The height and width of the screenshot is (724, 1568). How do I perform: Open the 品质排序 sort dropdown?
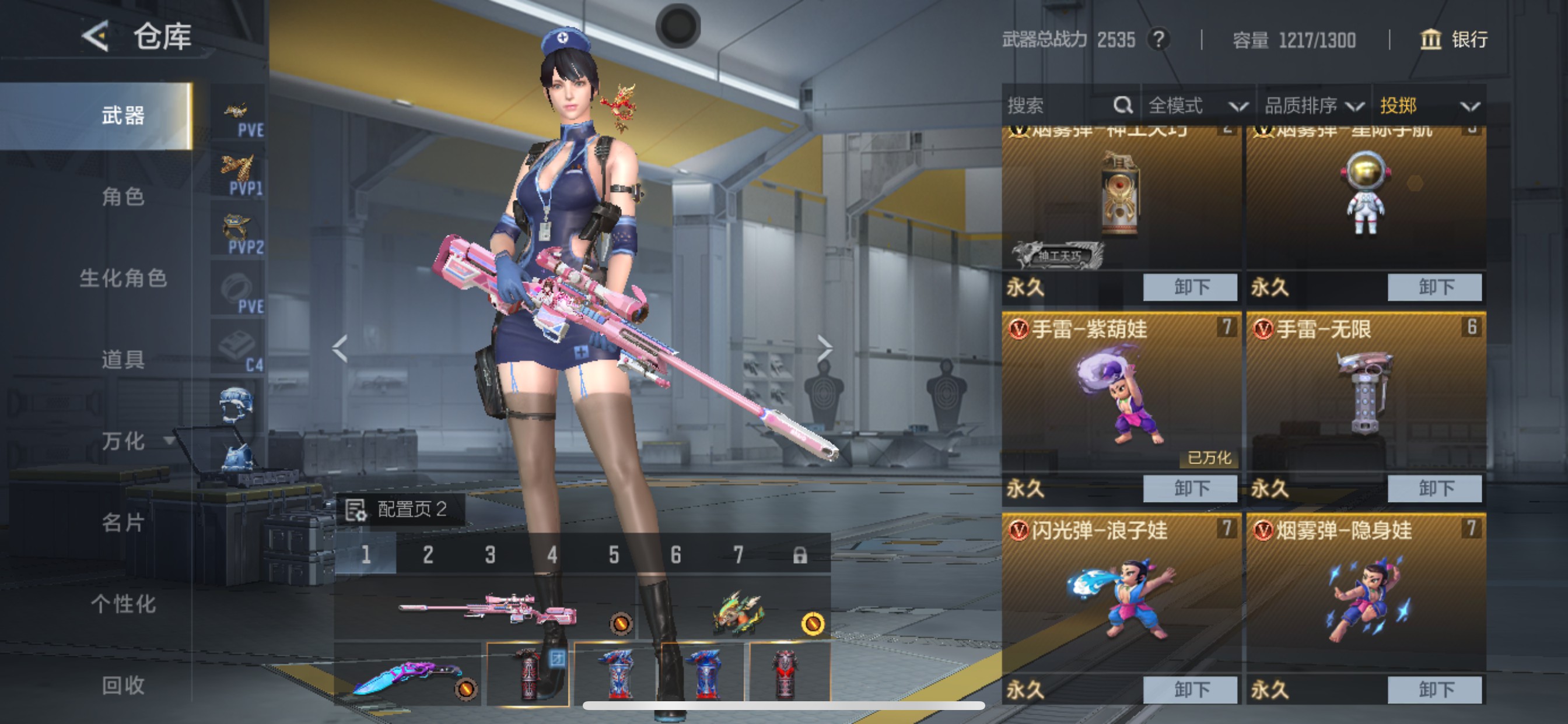pos(1313,106)
